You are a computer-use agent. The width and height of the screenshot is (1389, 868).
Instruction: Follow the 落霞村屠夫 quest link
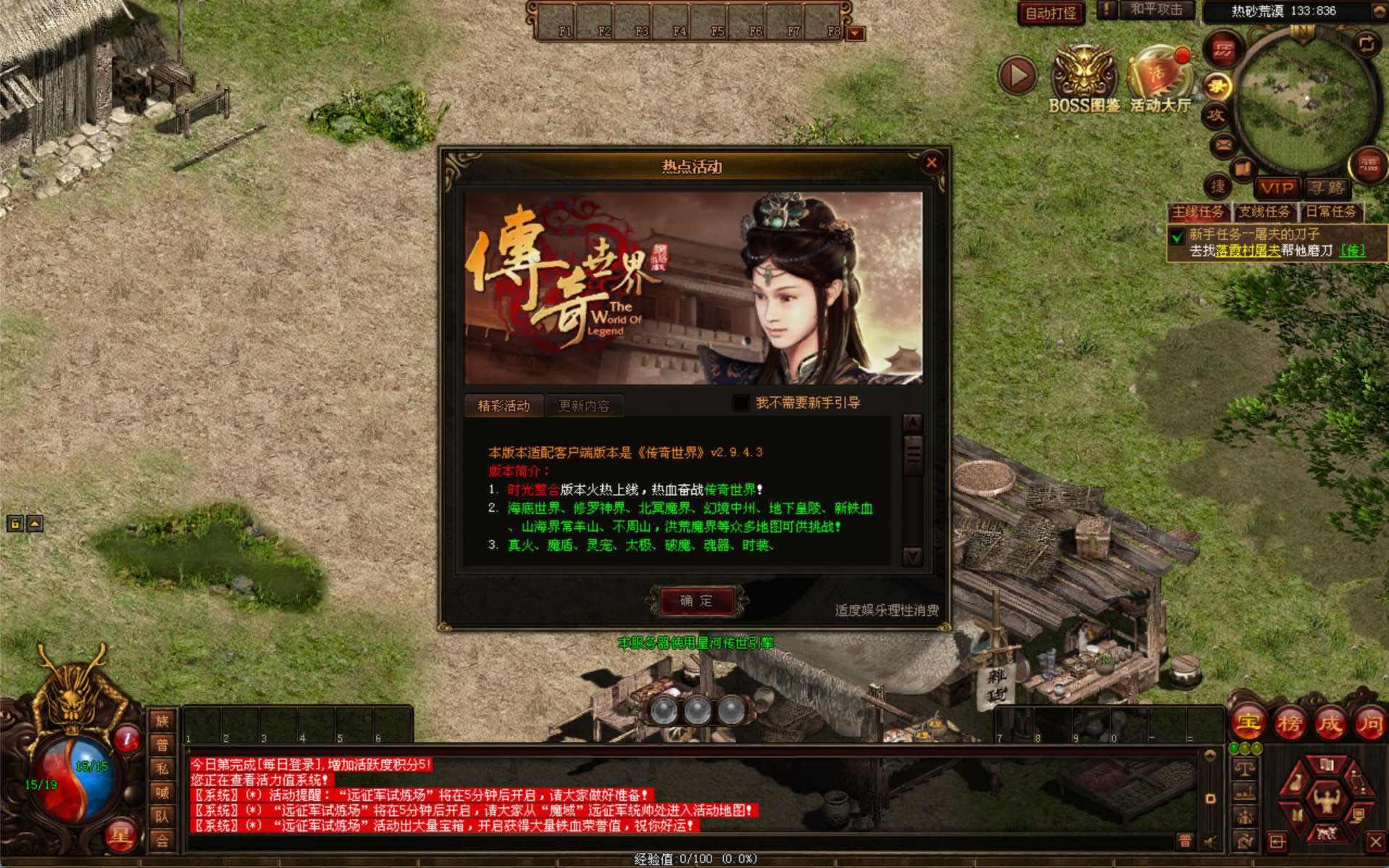click(1248, 251)
